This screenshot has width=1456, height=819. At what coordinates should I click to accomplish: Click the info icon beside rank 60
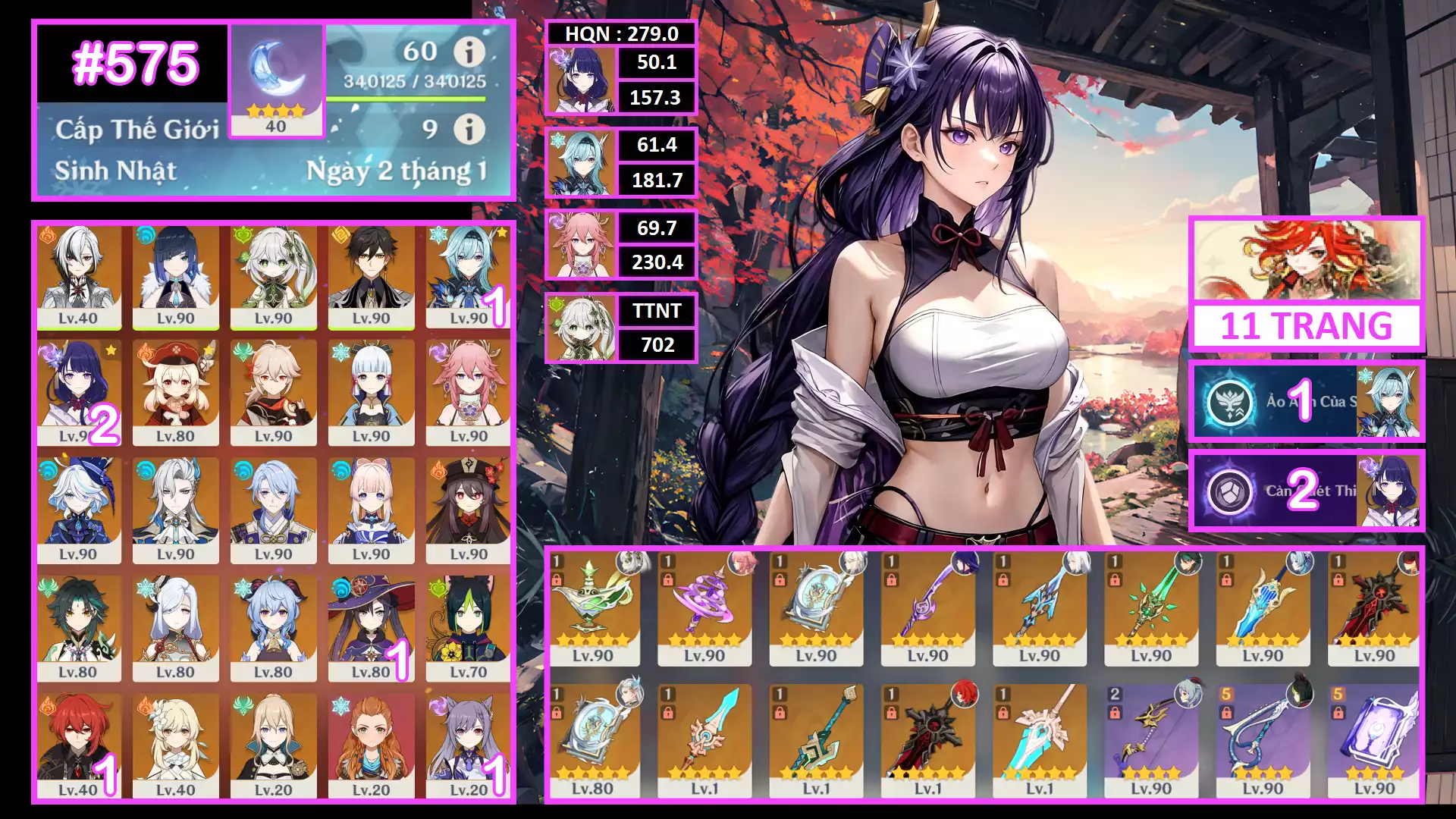[469, 52]
